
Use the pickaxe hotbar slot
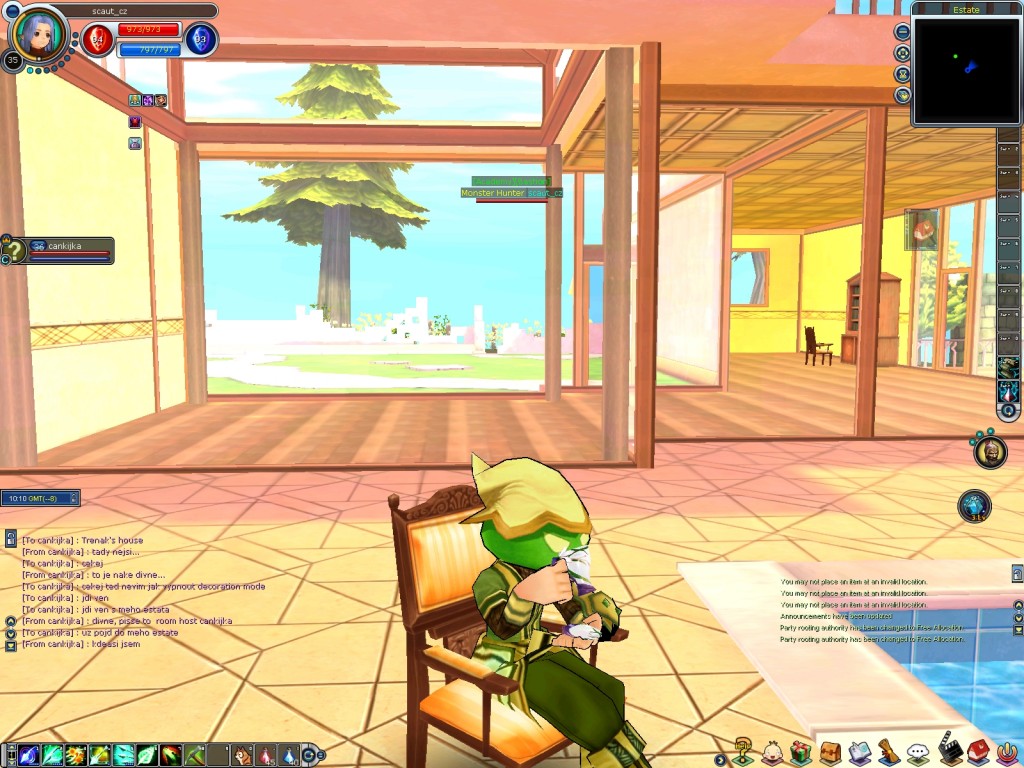(x=196, y=755)
